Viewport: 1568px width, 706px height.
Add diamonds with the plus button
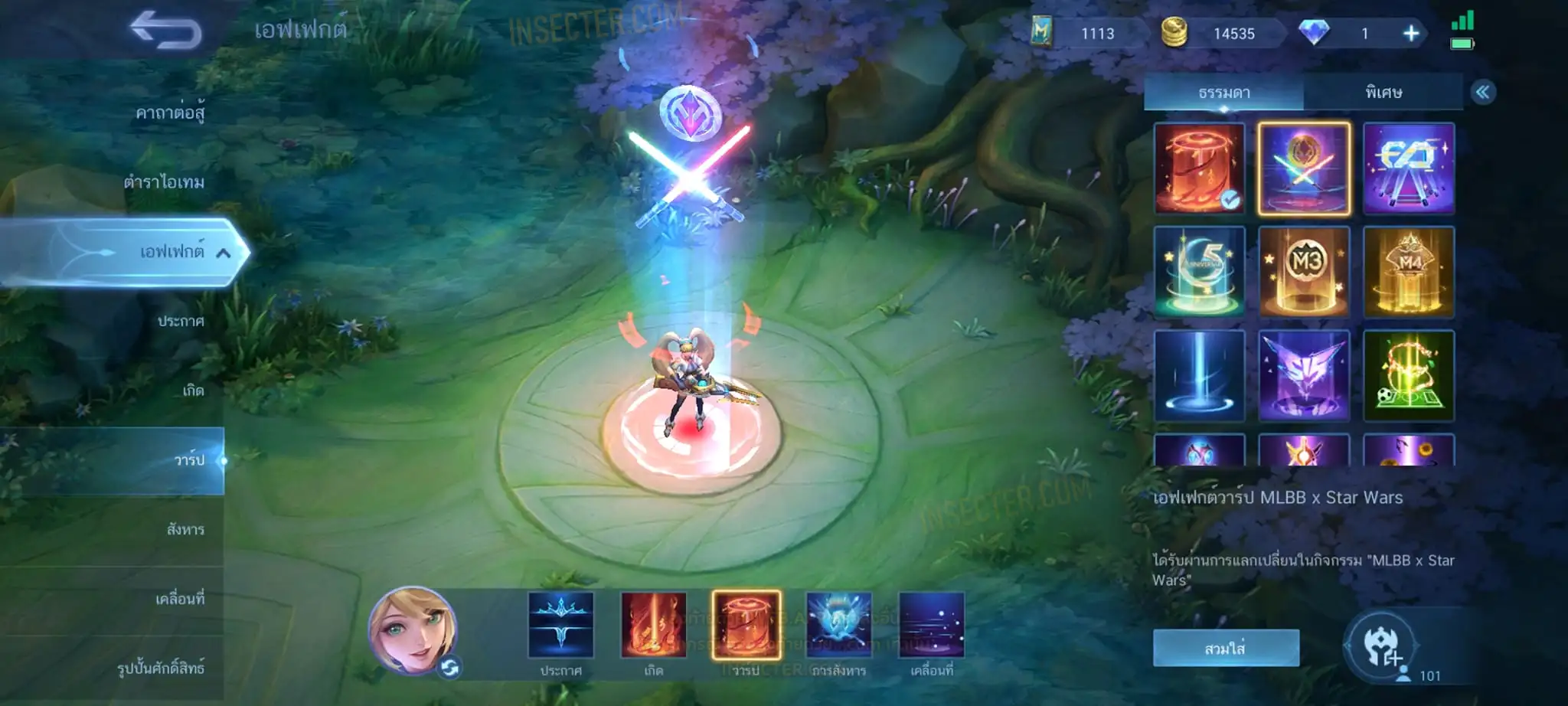point(1410,34)
